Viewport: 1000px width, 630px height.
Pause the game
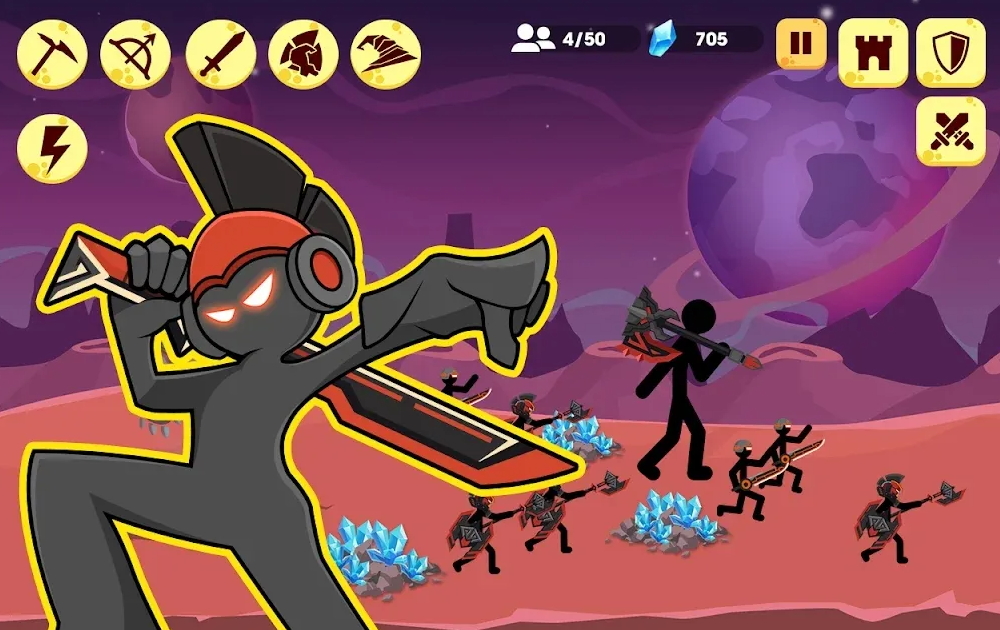pyautogui.click(x=801, y=45)
